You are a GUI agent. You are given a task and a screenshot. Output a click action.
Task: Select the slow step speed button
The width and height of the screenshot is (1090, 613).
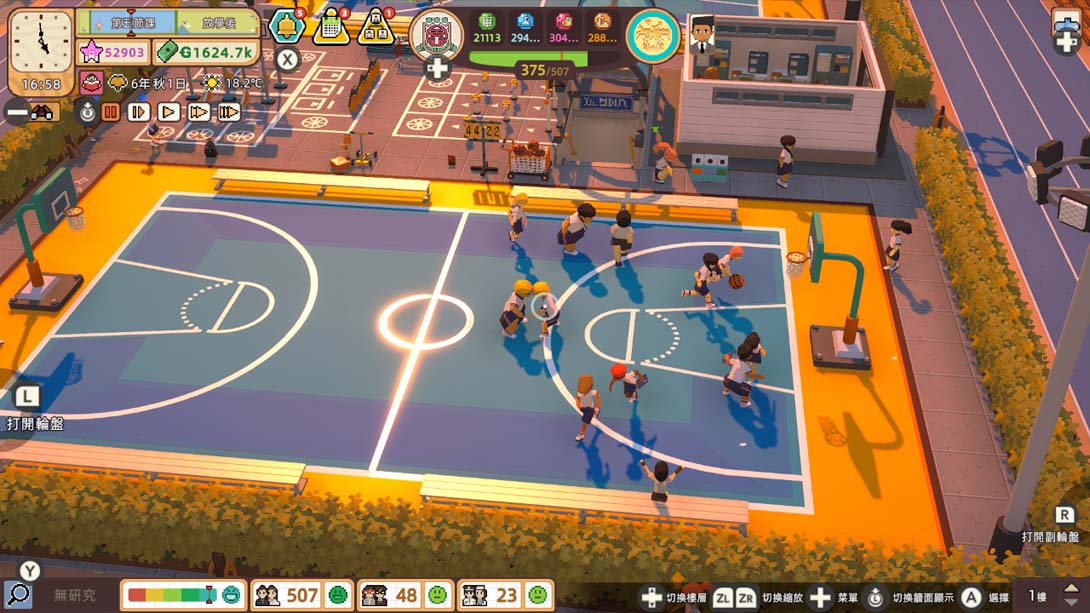click(139, 112)
